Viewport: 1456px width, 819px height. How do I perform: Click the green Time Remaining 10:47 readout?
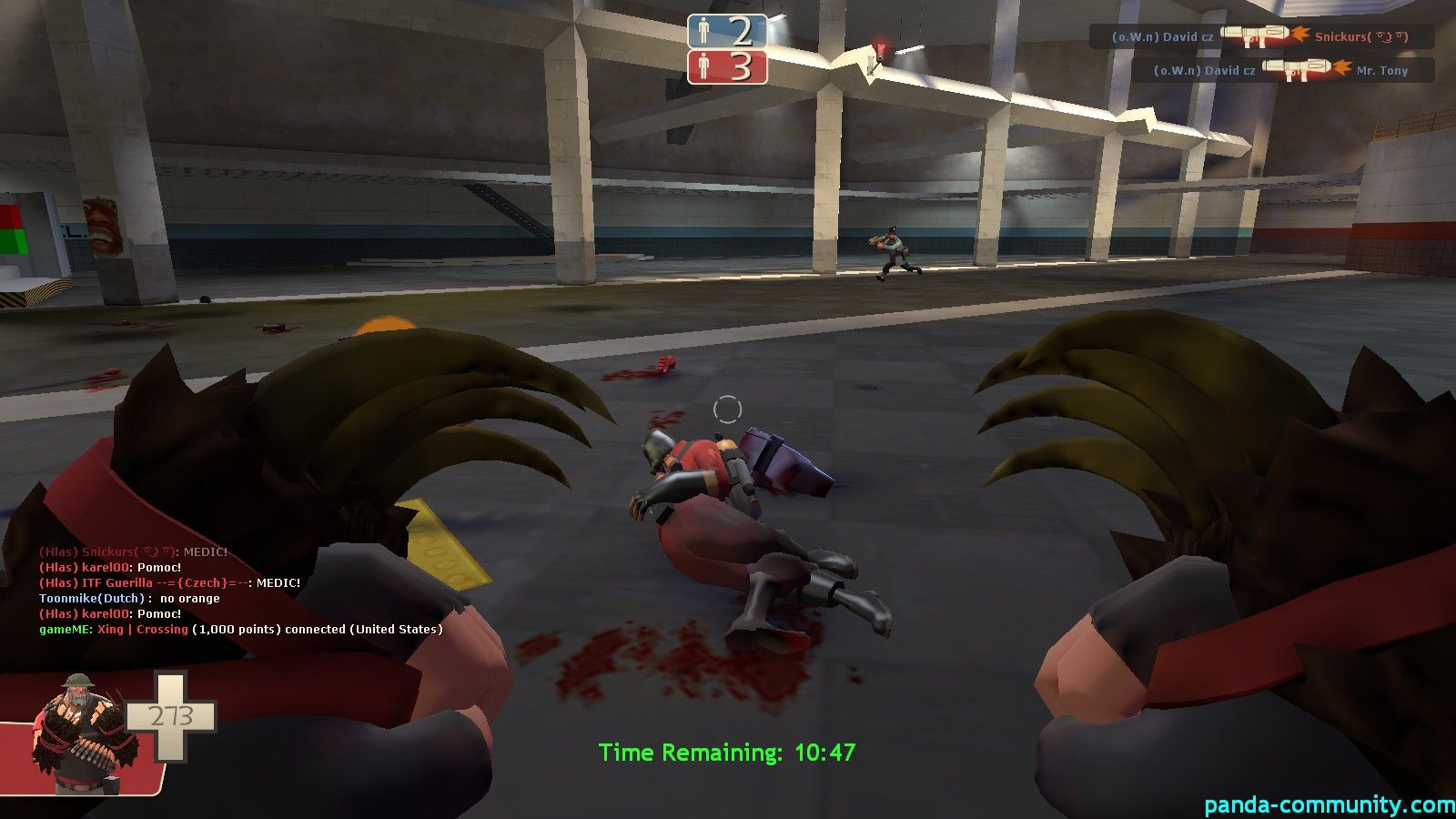coord(728,753)
